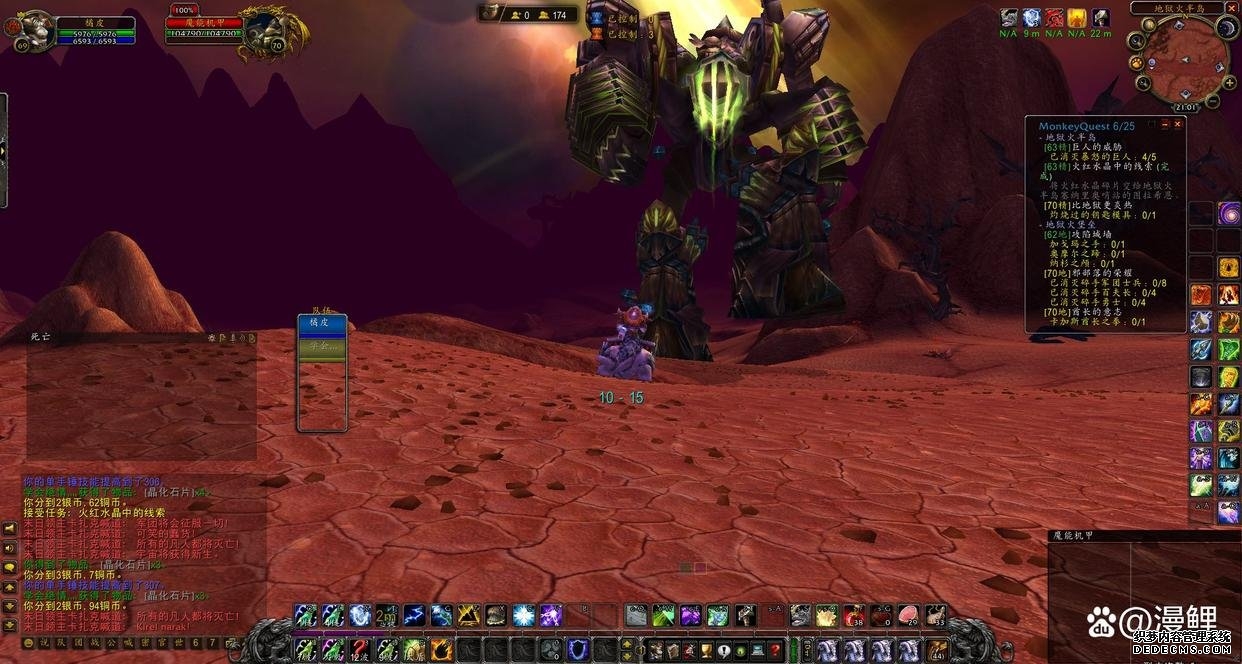Select the 攻陷城墙 quest in tracker

[1087, 234]
